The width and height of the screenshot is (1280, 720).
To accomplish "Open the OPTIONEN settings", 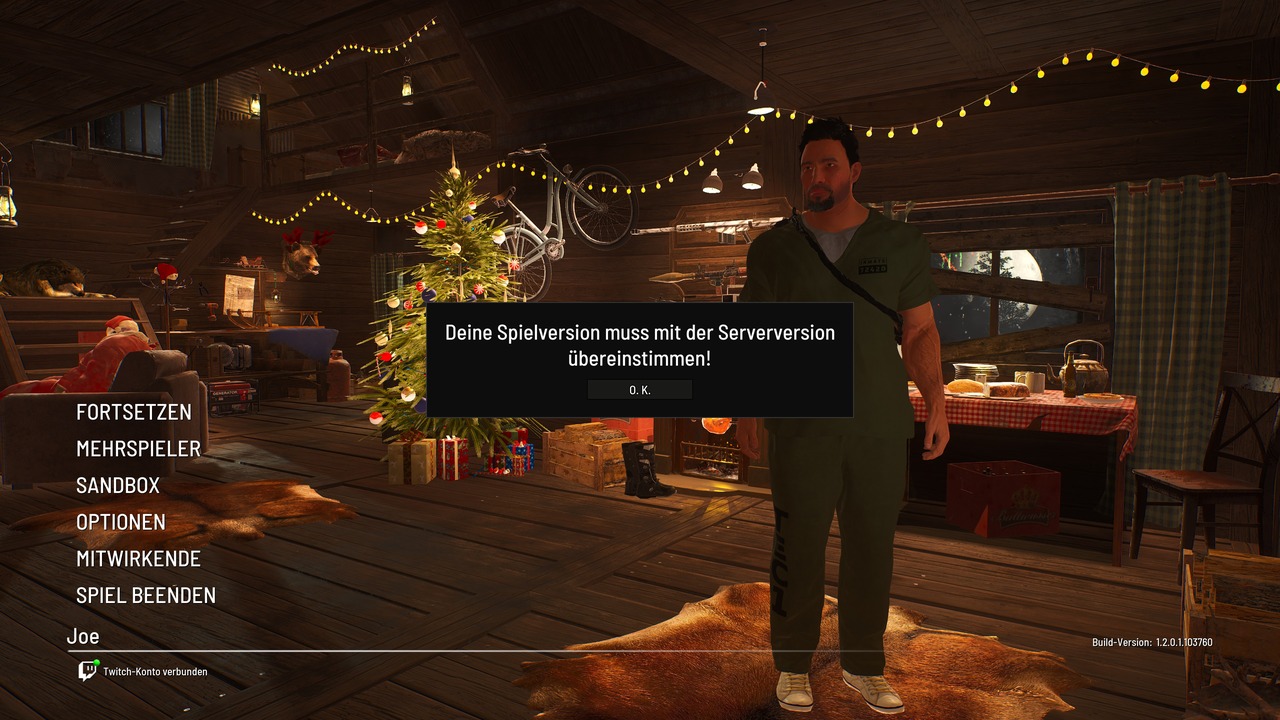I will click(121, 522).
